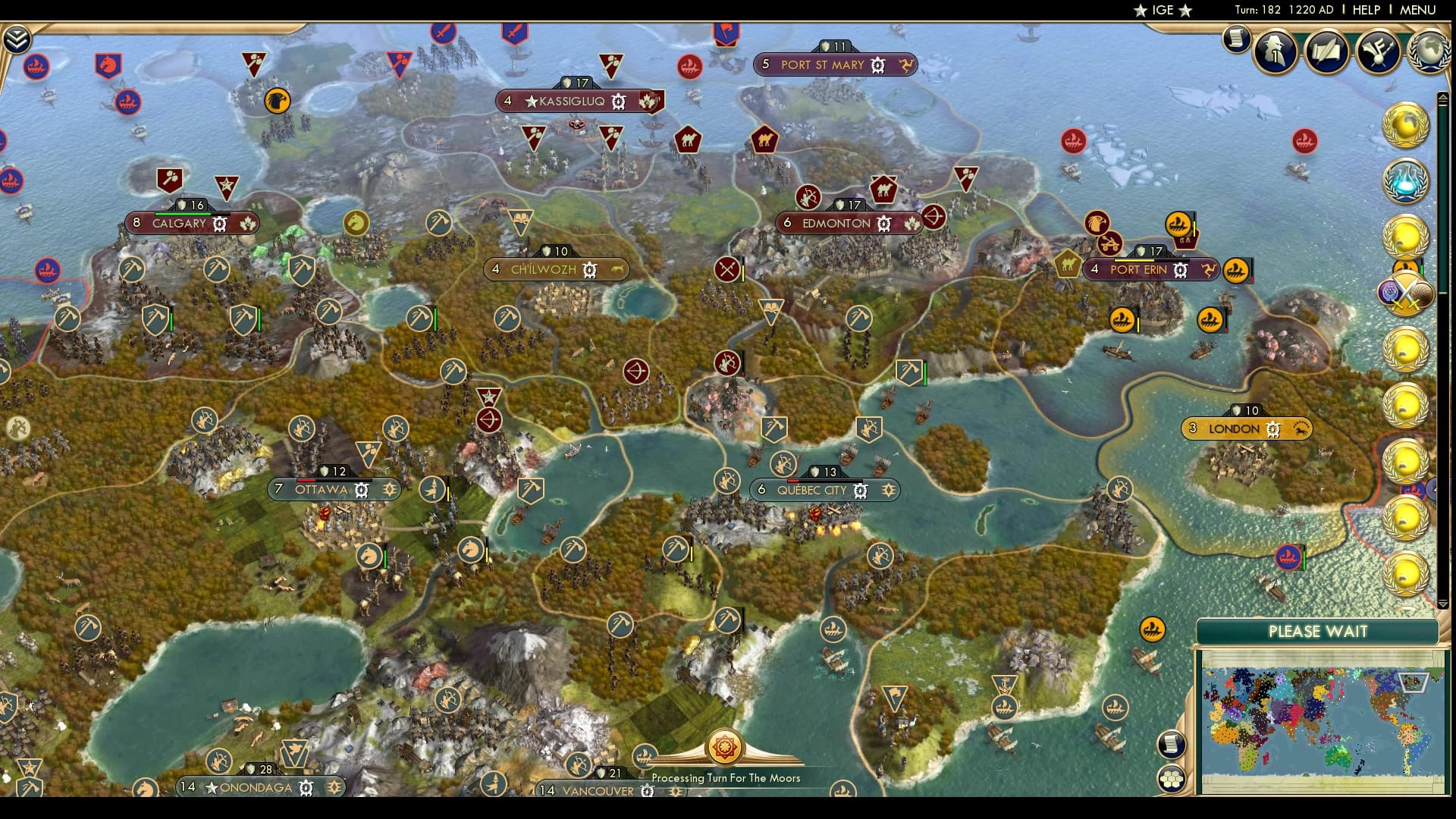Screen dimensions: 1456x819
Task: Open the Espionage overview spy icon
Action: 1274,50
